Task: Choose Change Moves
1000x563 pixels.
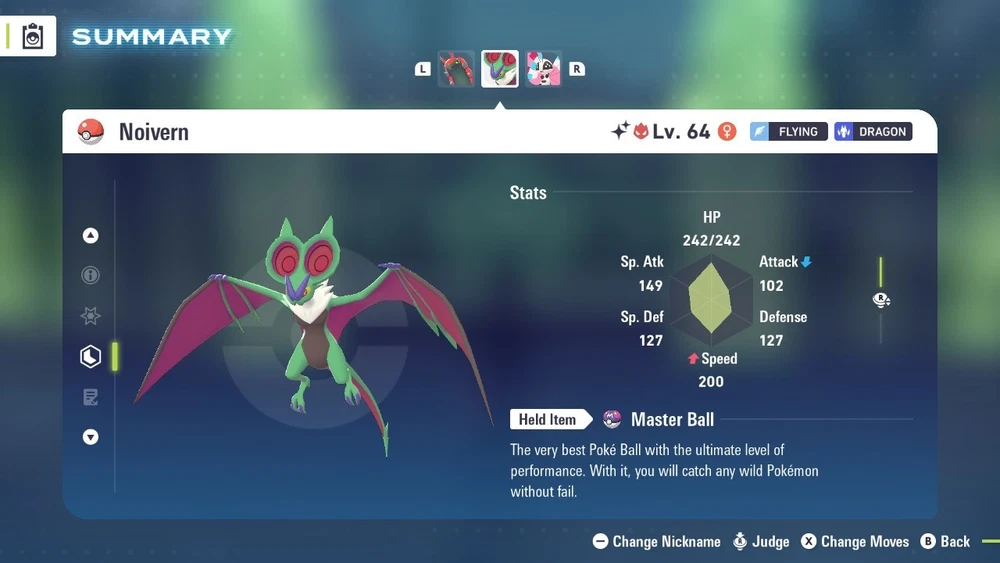Action: pos(855,541)
